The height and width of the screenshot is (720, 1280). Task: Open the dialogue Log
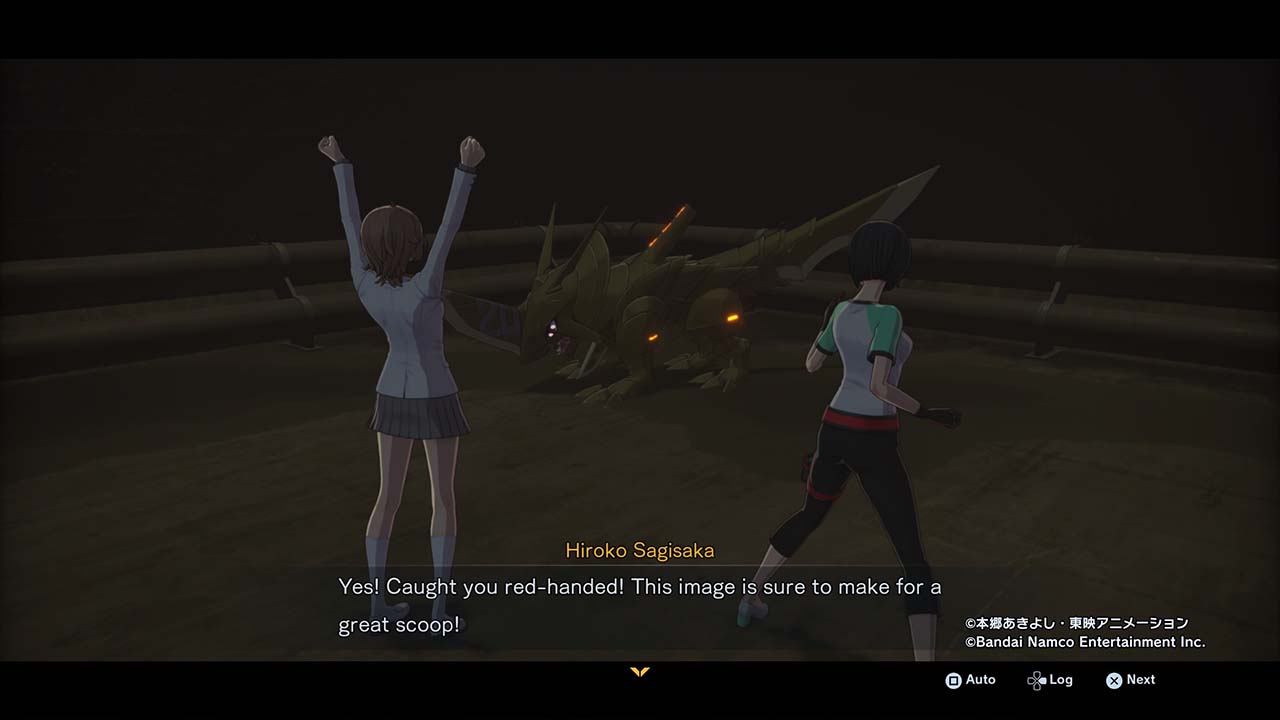click(x=1049, y=680)
